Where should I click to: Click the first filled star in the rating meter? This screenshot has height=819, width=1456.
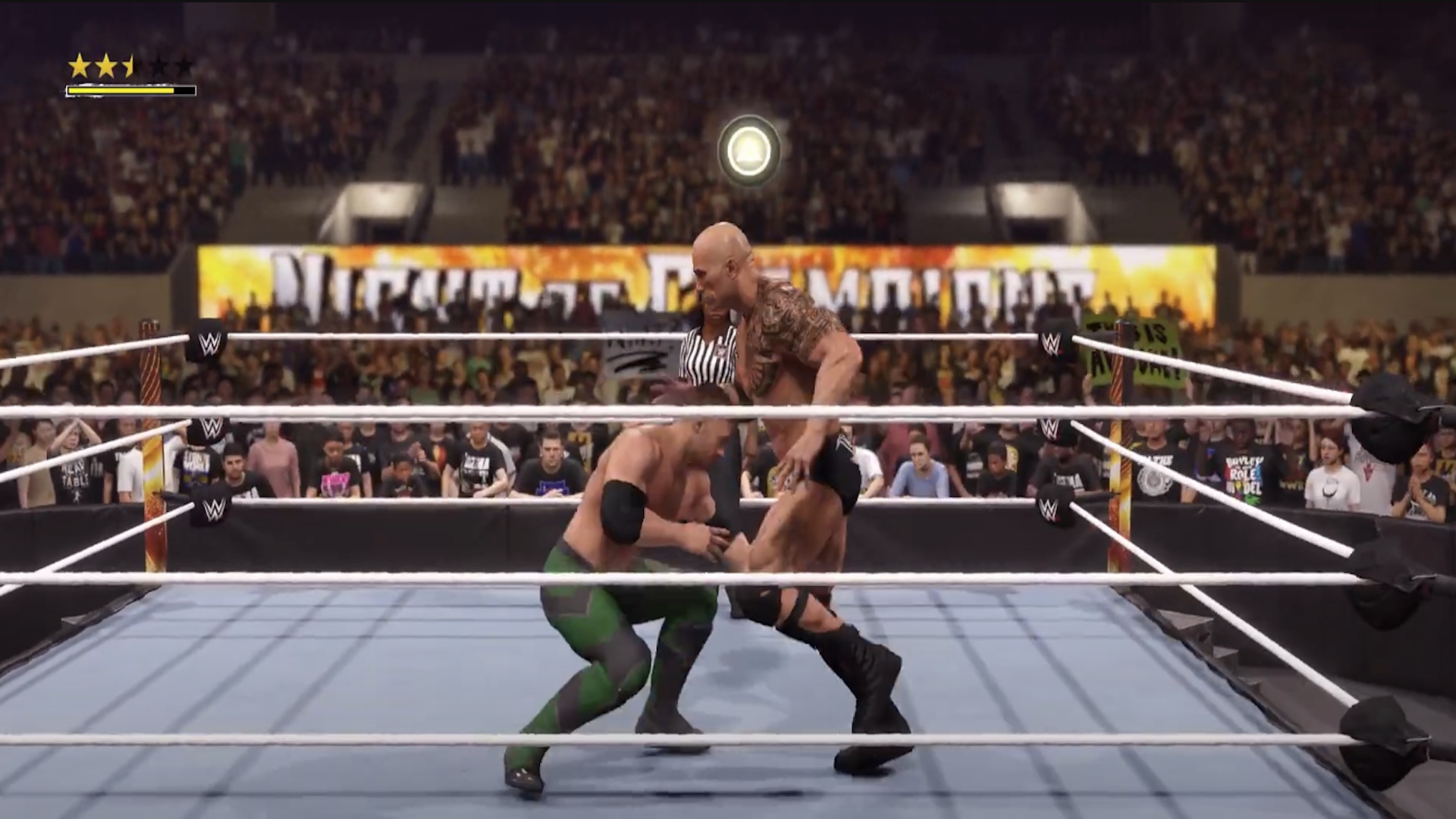coord(78,66)
